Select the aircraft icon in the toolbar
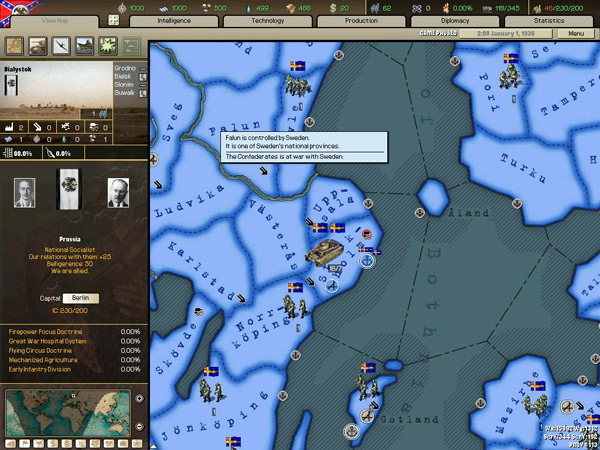The width and height of the screenshot is (600, 450). pyautogui.click(x=61, y=45)
